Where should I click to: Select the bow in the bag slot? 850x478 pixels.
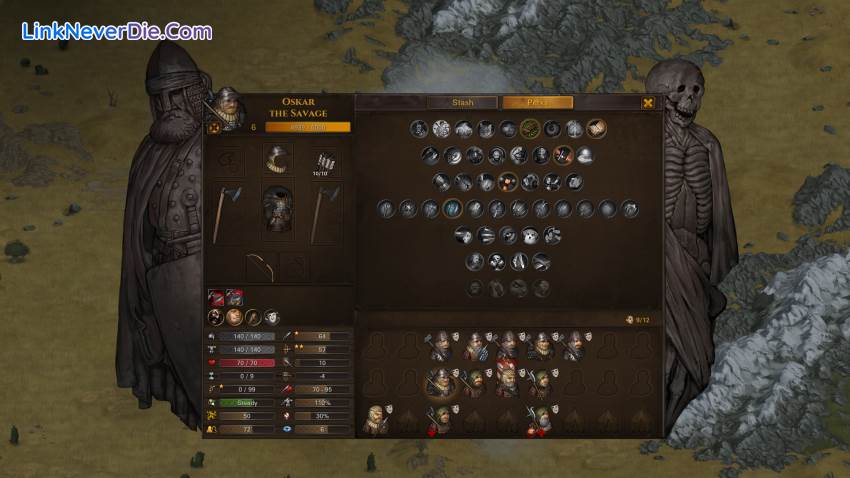[260, 265]
